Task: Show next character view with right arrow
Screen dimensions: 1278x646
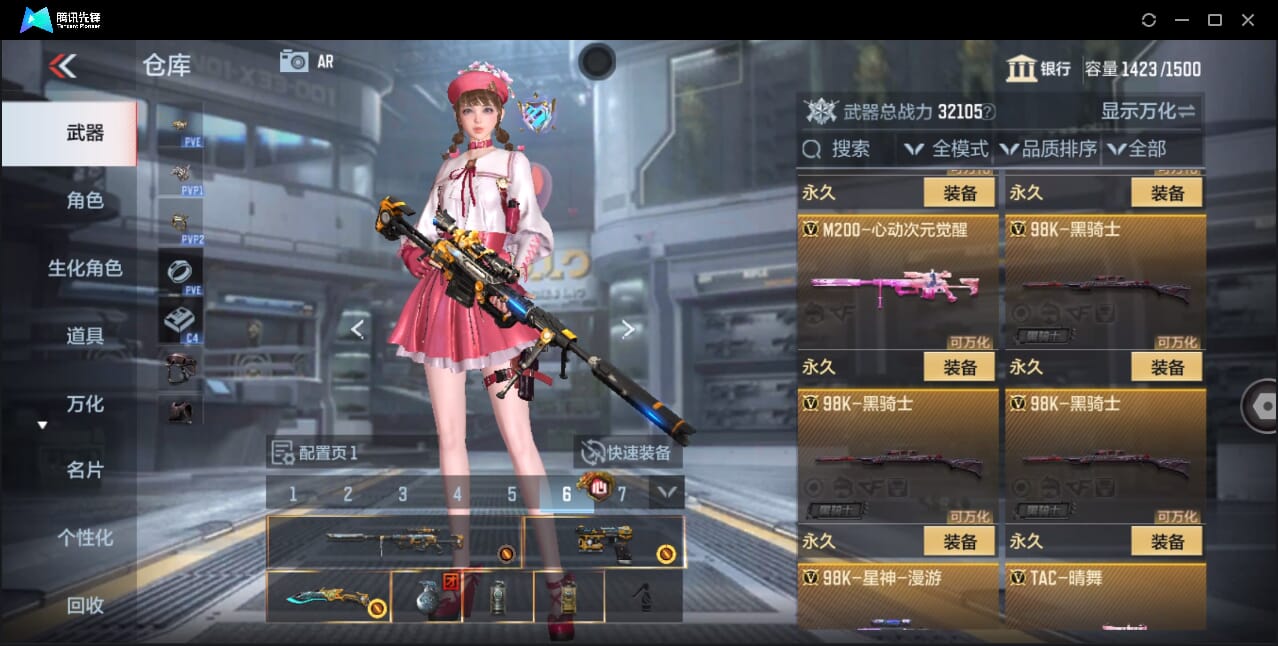Action: point(628,329)
